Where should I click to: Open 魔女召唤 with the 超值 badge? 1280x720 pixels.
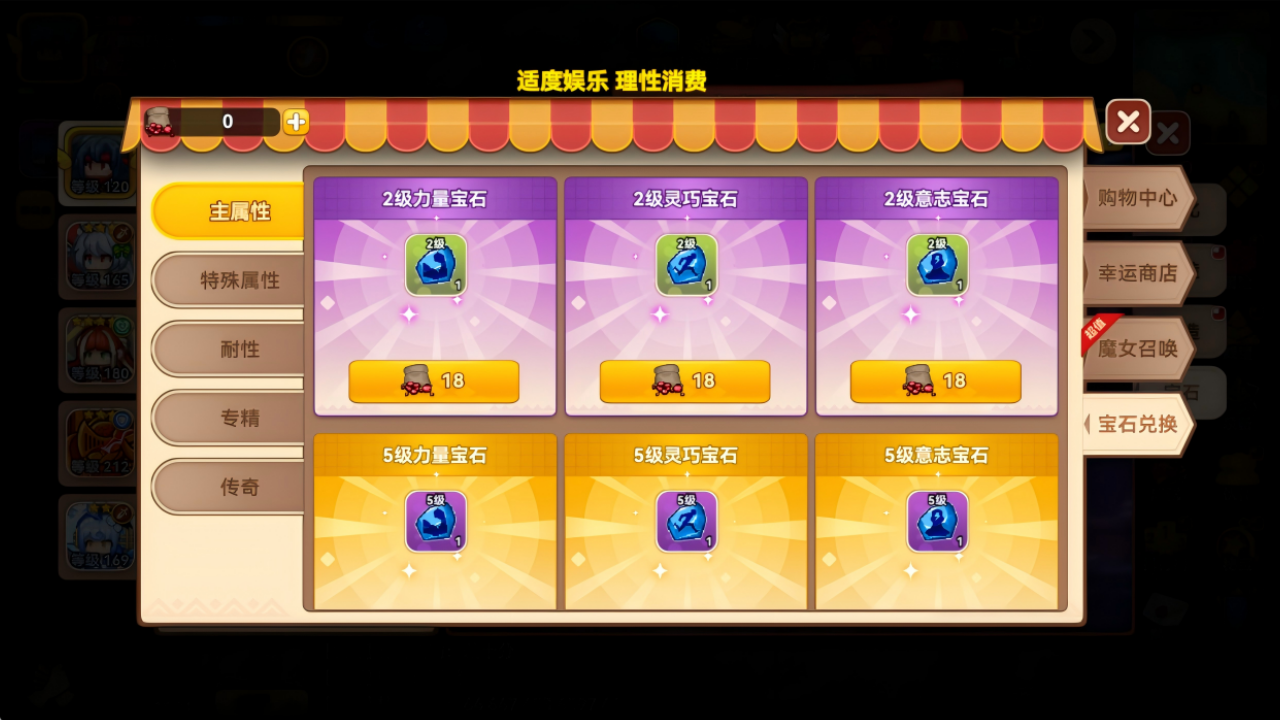(x=1140, y=347)
